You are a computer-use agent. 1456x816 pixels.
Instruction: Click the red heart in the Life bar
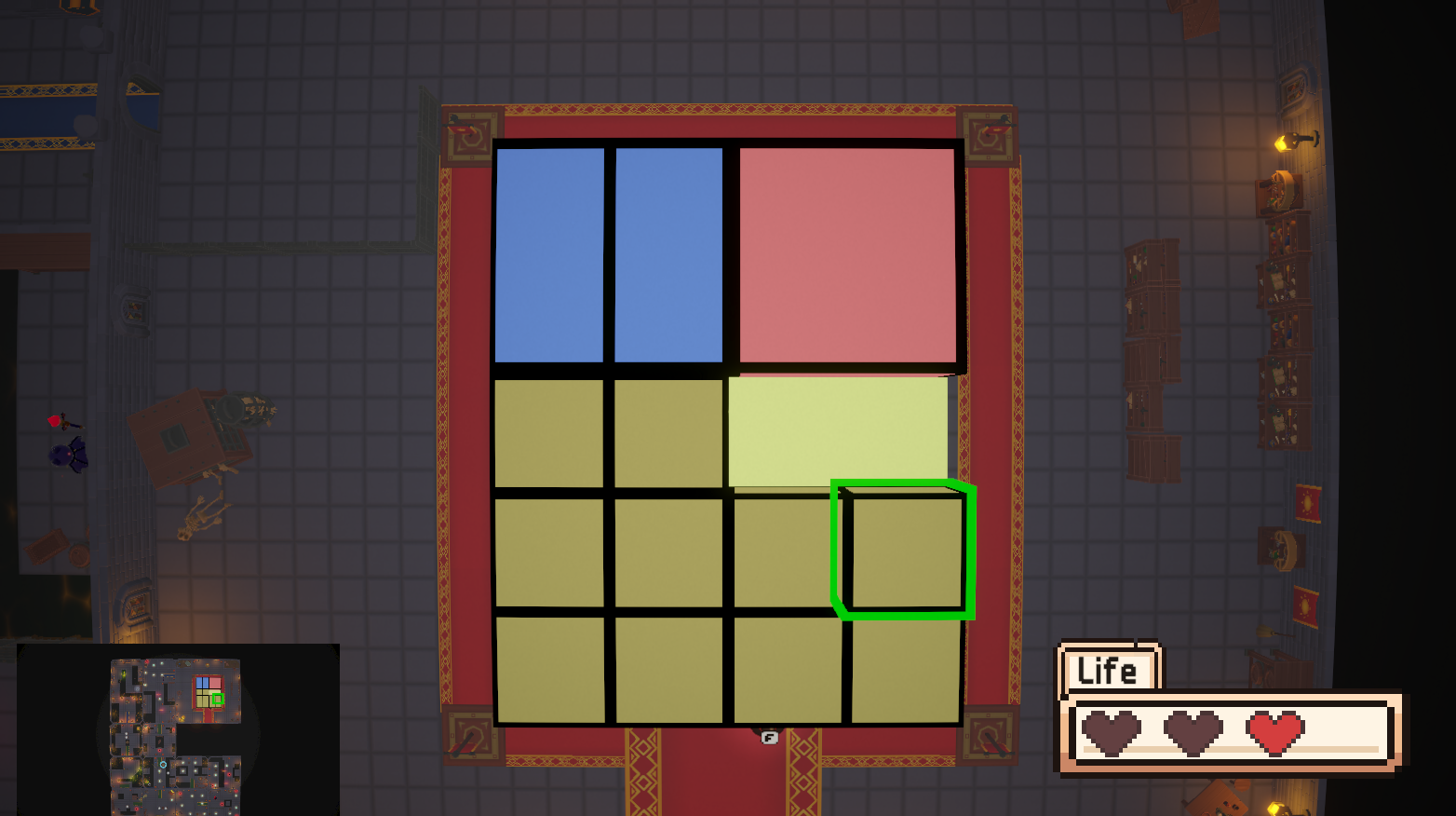(x=1274, y=732)
